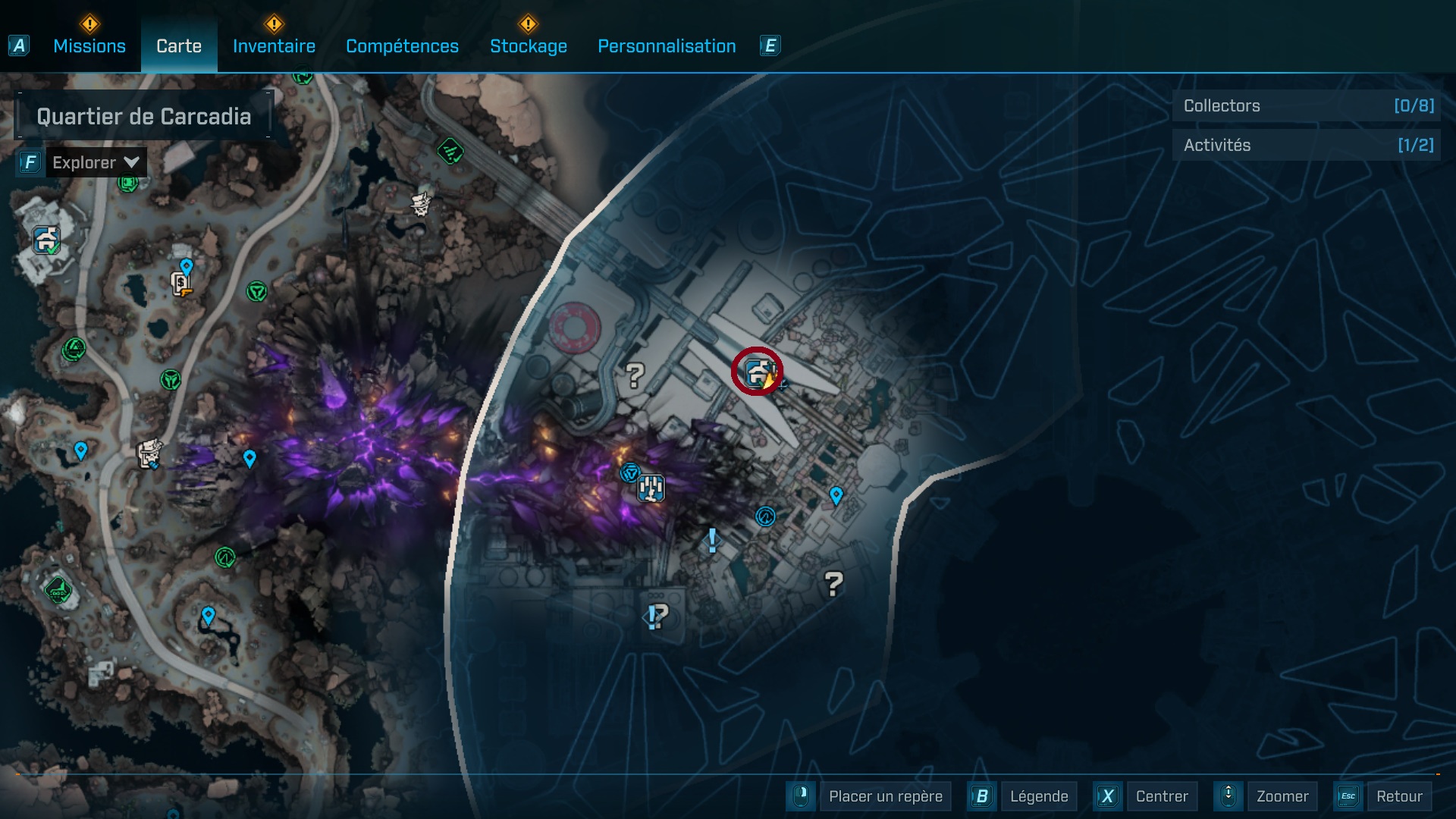
Task: Click the Légende button
Action: coord(1040,796)
